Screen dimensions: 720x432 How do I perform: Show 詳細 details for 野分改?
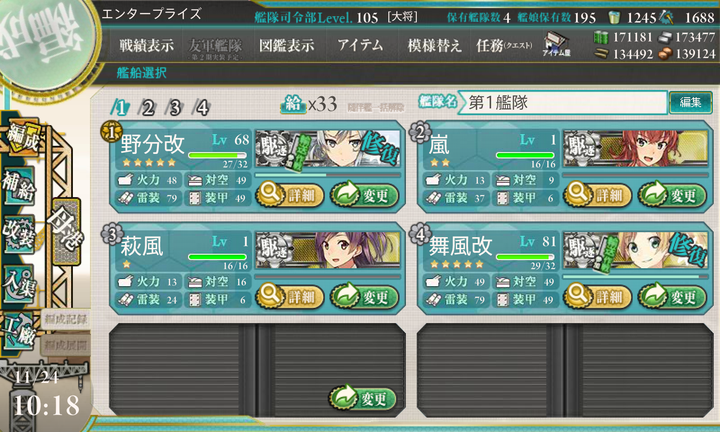pyautogui.click(x=290, y=193)
